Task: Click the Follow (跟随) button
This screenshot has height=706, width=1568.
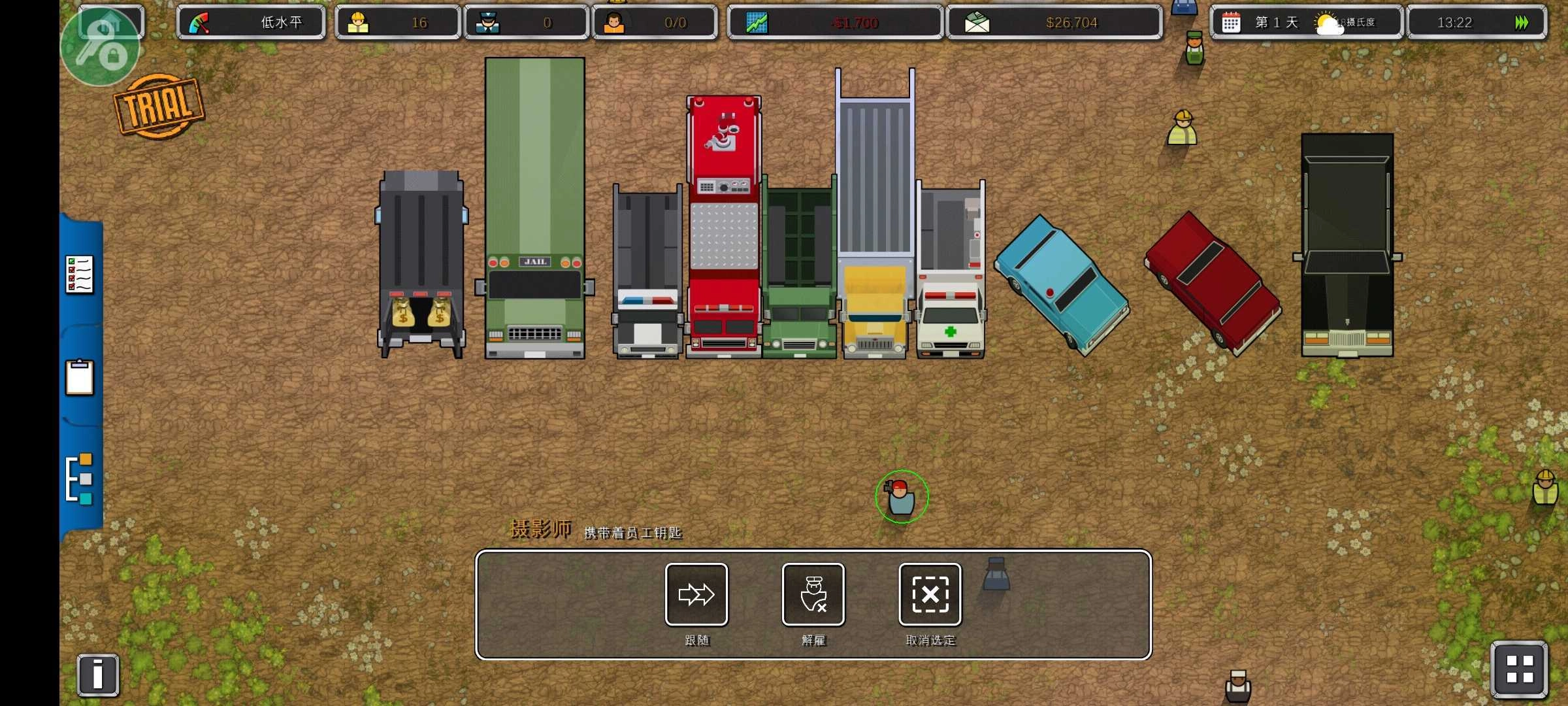Action: [x=696, y=594]
